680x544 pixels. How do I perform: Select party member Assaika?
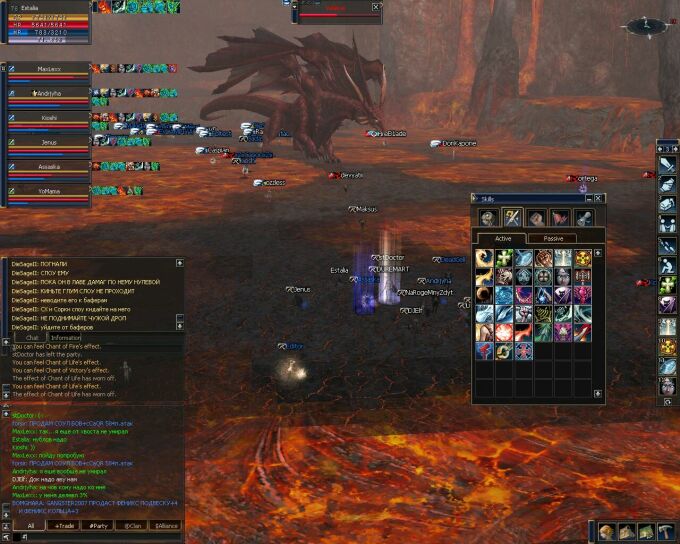click(x=48, y=167)
